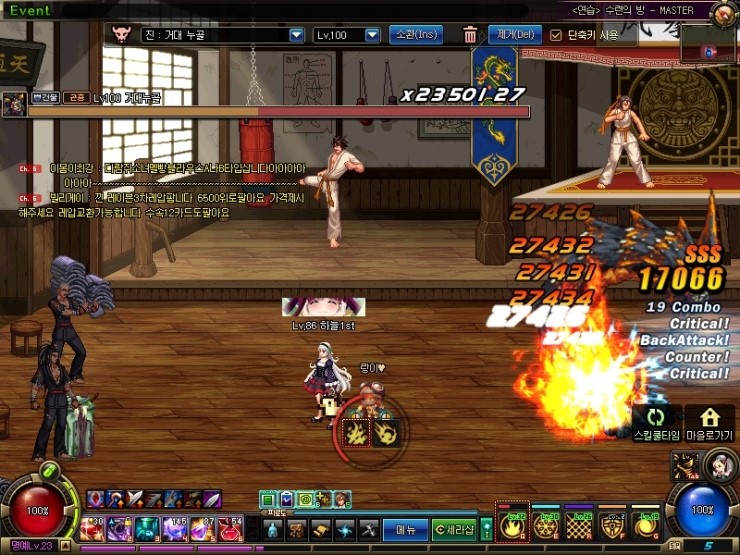Click the Event label in top corner
This screenshot has width=740, height=555.
30,11
